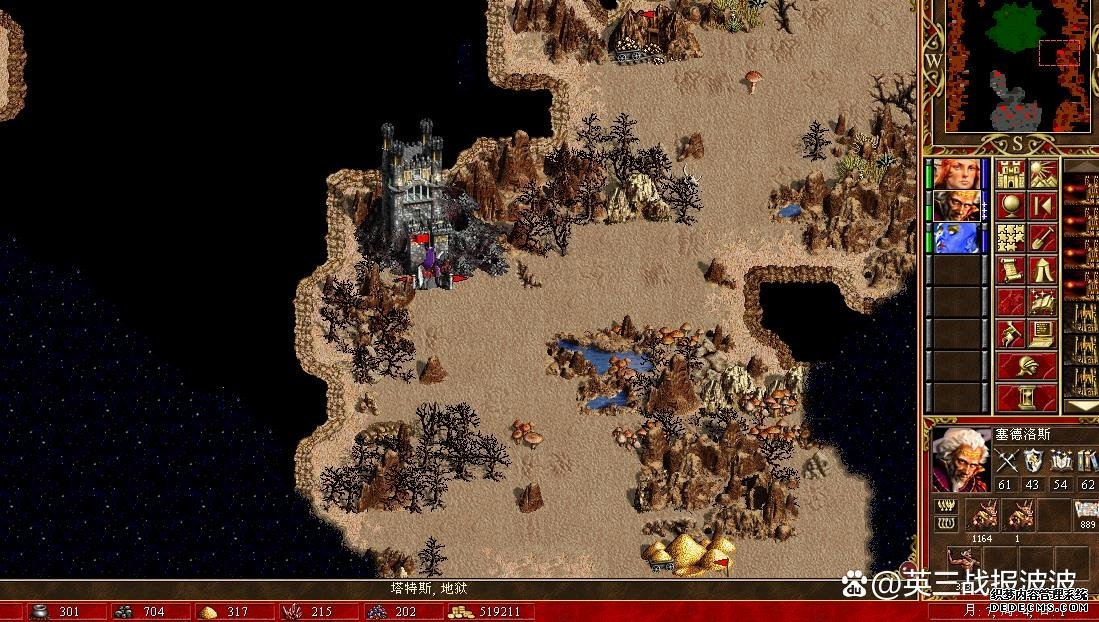End the turn with the hourglass button

click(x=1027, y=398)
